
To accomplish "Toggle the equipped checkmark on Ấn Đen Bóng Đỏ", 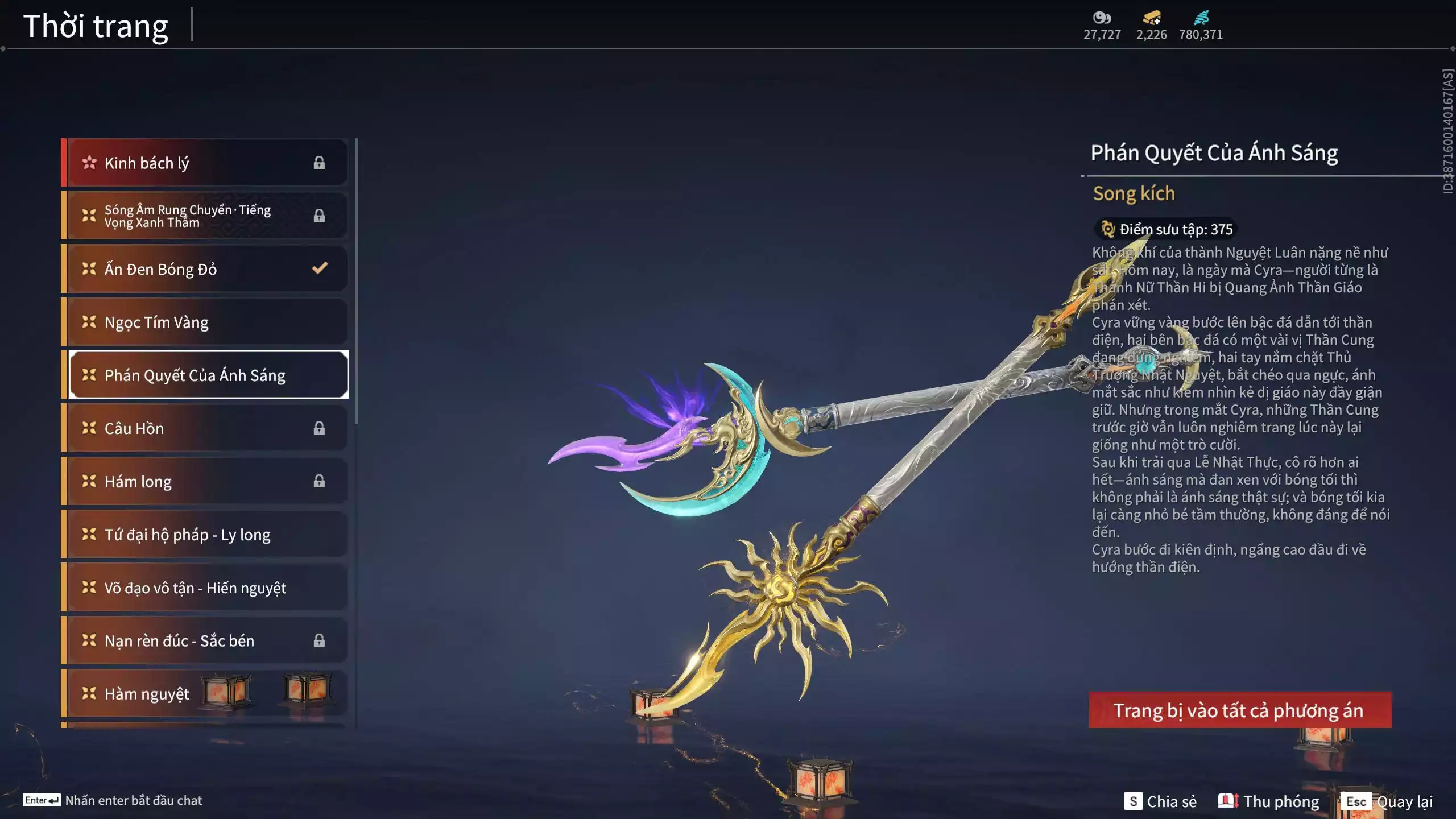I will click(319, 268).
